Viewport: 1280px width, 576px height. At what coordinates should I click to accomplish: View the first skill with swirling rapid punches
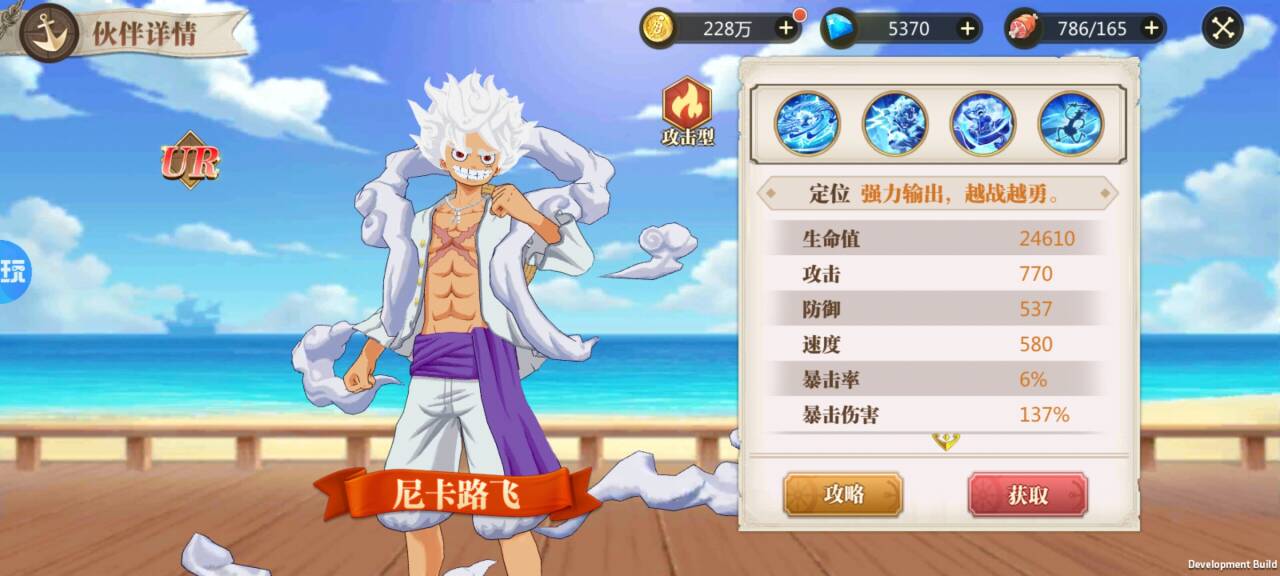point(807,123)
